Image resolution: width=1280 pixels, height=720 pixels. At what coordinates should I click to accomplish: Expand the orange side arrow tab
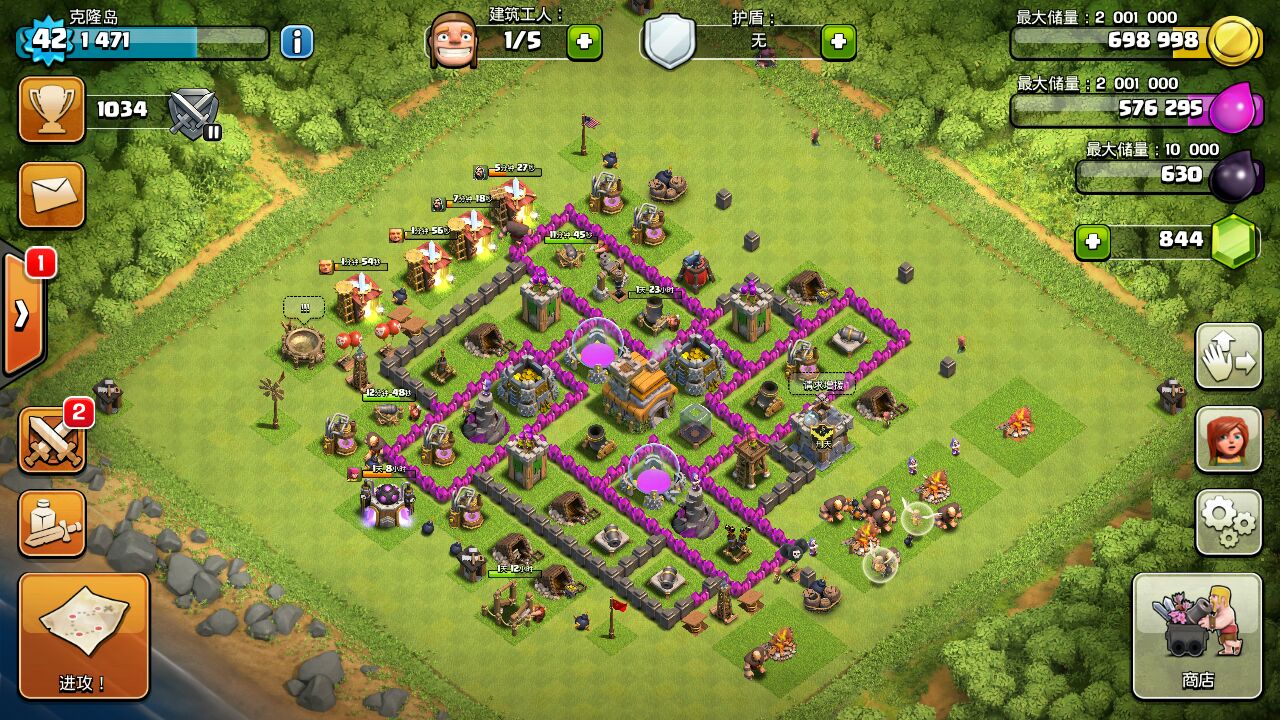click(22, 315)
